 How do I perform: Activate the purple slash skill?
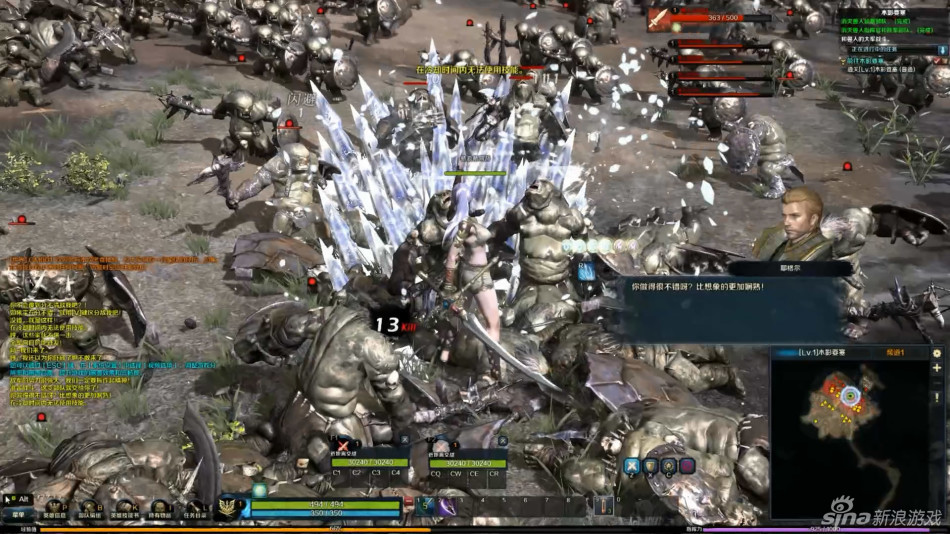pos(447,507)
